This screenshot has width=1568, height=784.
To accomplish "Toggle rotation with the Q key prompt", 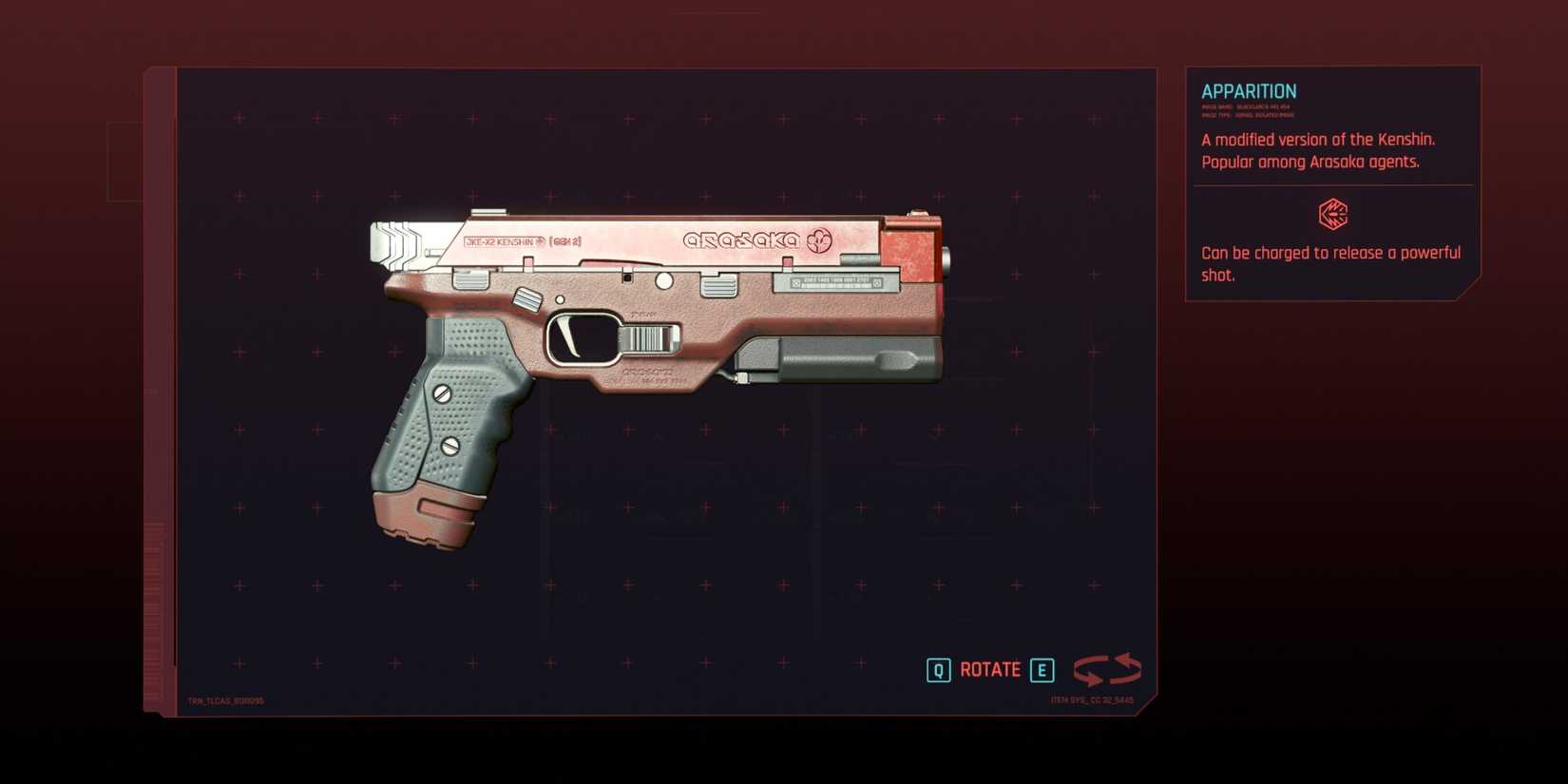I will click(x=939, y=669).
